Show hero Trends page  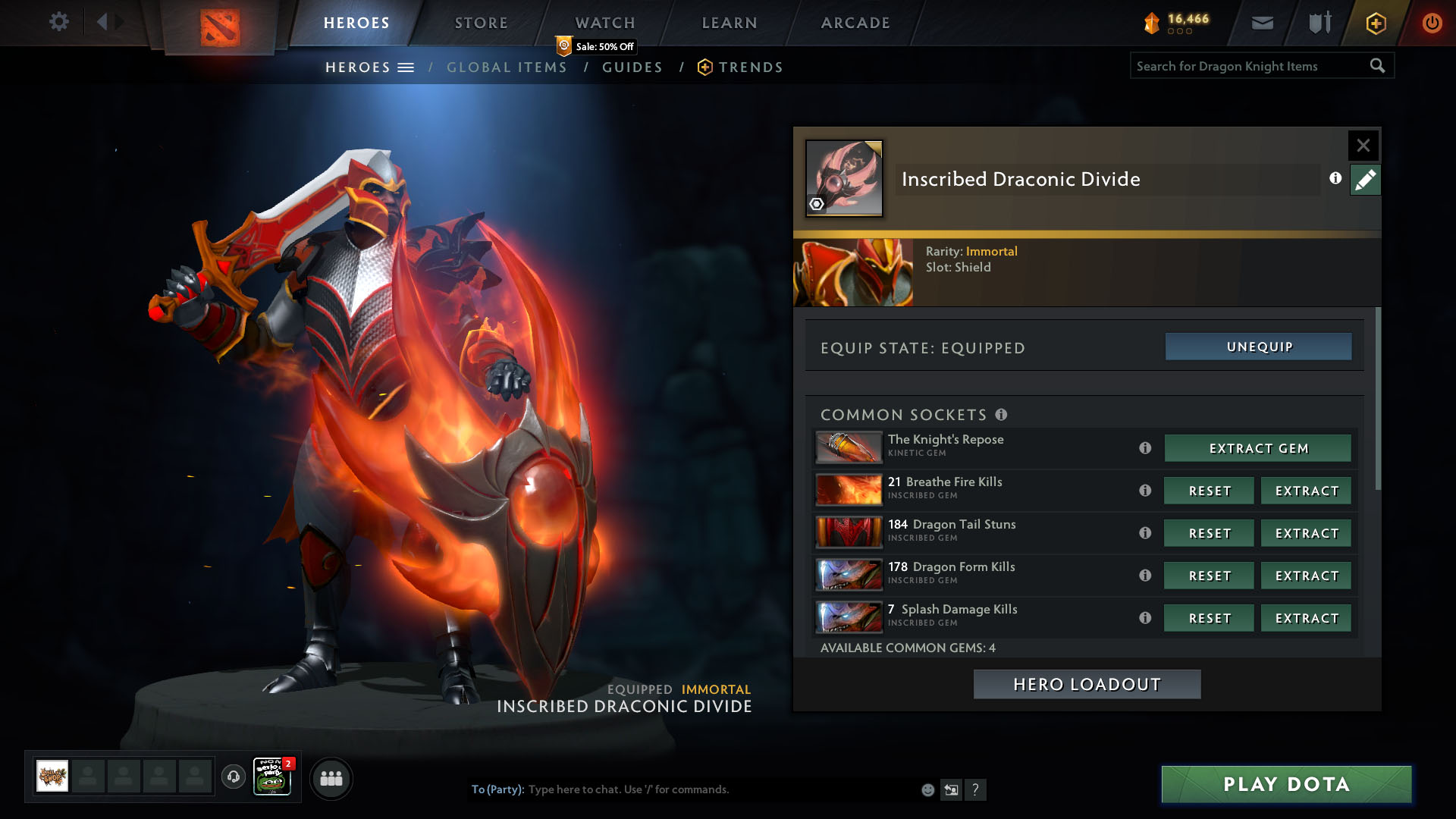(x=750, y=67)
